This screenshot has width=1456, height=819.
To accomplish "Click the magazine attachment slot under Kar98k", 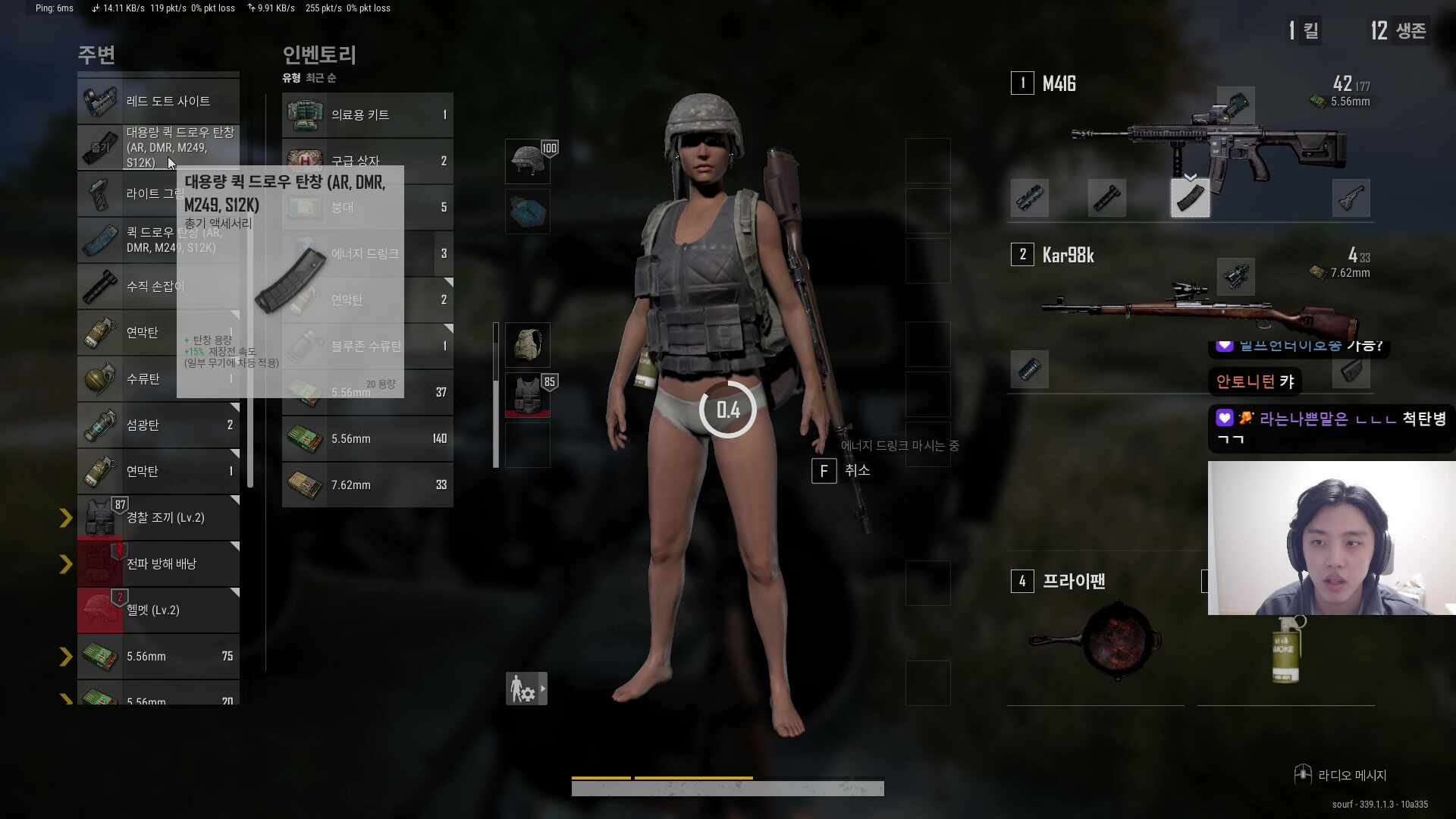I will 1029,369.
